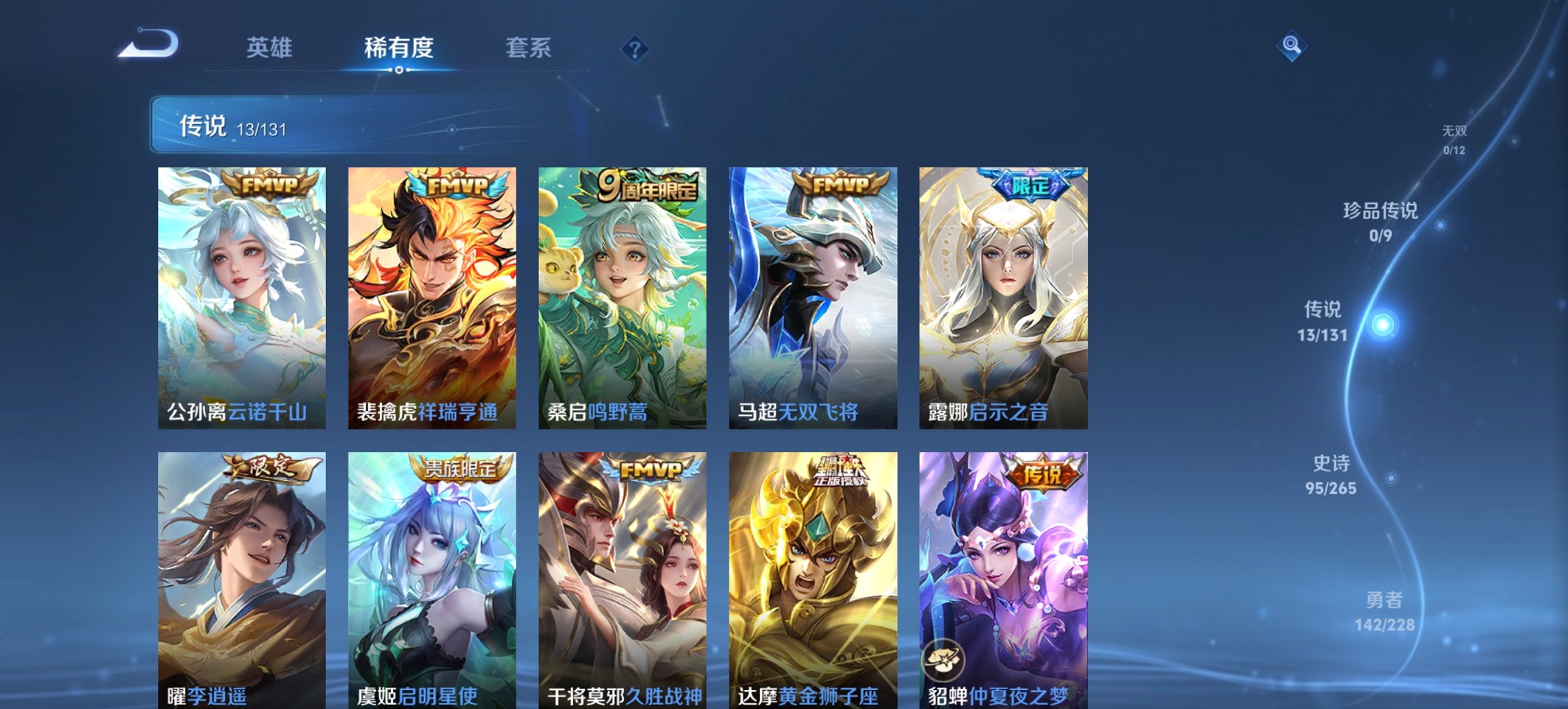
Task: Open the help question mark icon
Action: 635,48
